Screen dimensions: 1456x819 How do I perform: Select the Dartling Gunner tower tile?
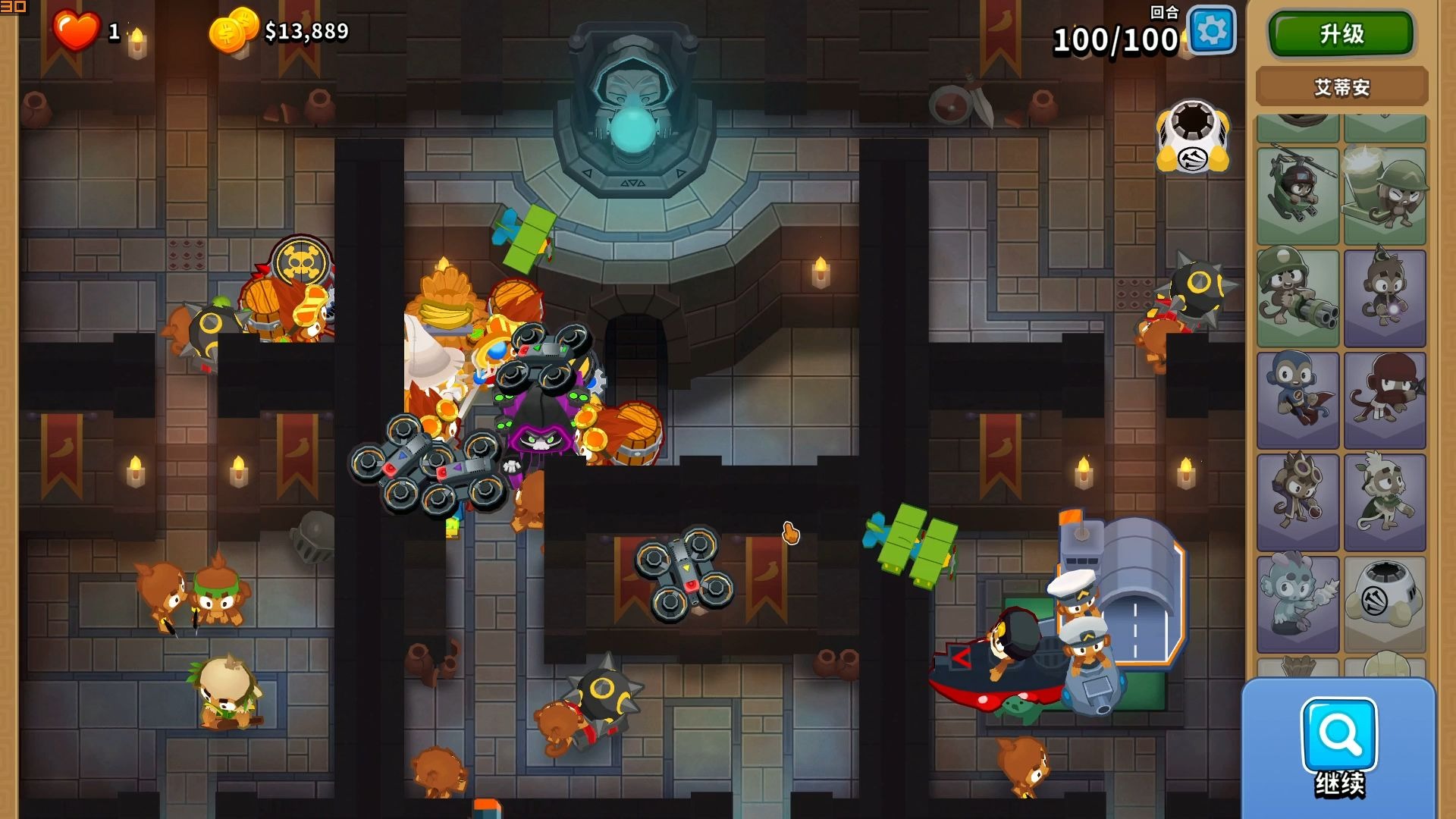point(1298,298)
